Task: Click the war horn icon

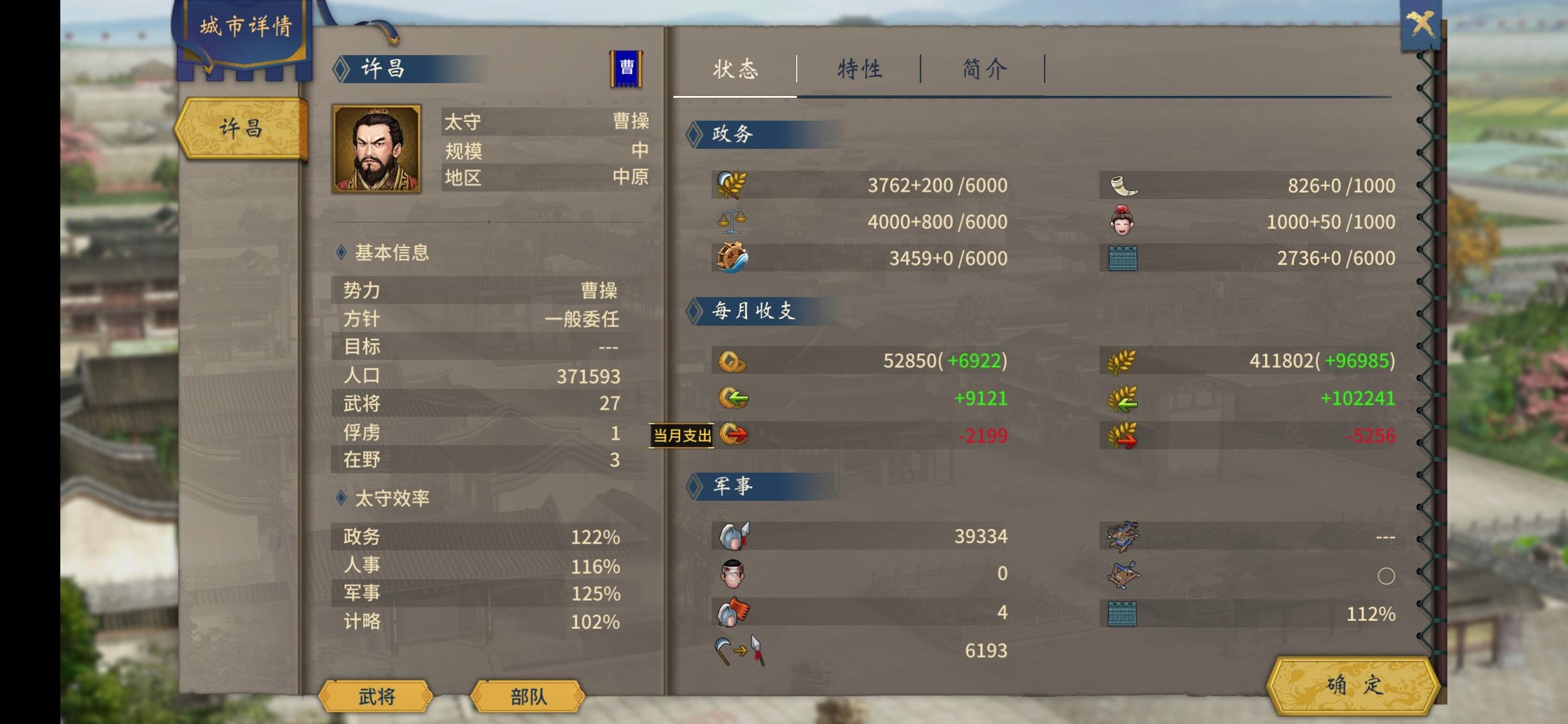Action: [1126, 184]
